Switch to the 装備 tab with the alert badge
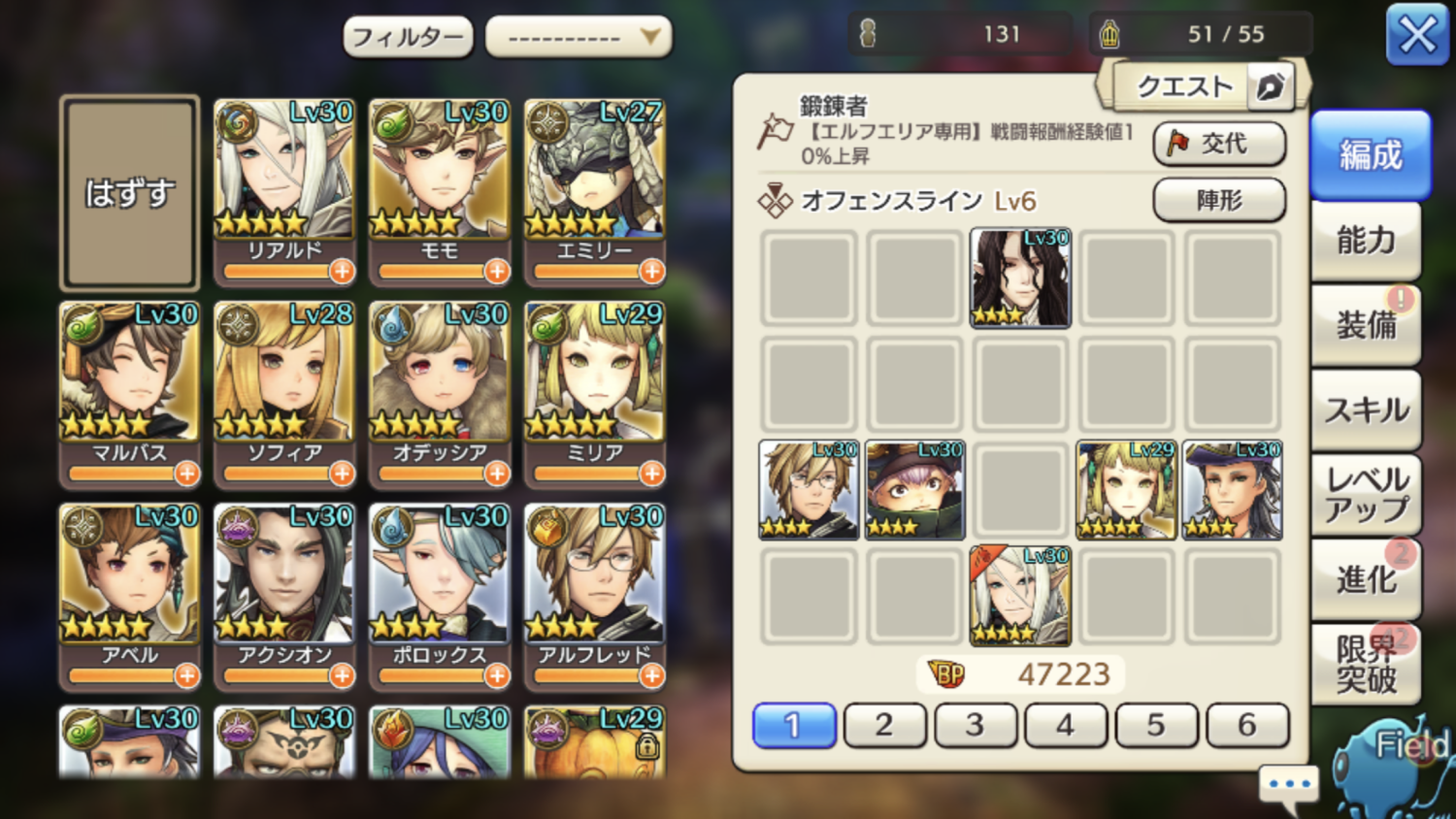The image size is (1456, 819). click(x=1367, y=324)
